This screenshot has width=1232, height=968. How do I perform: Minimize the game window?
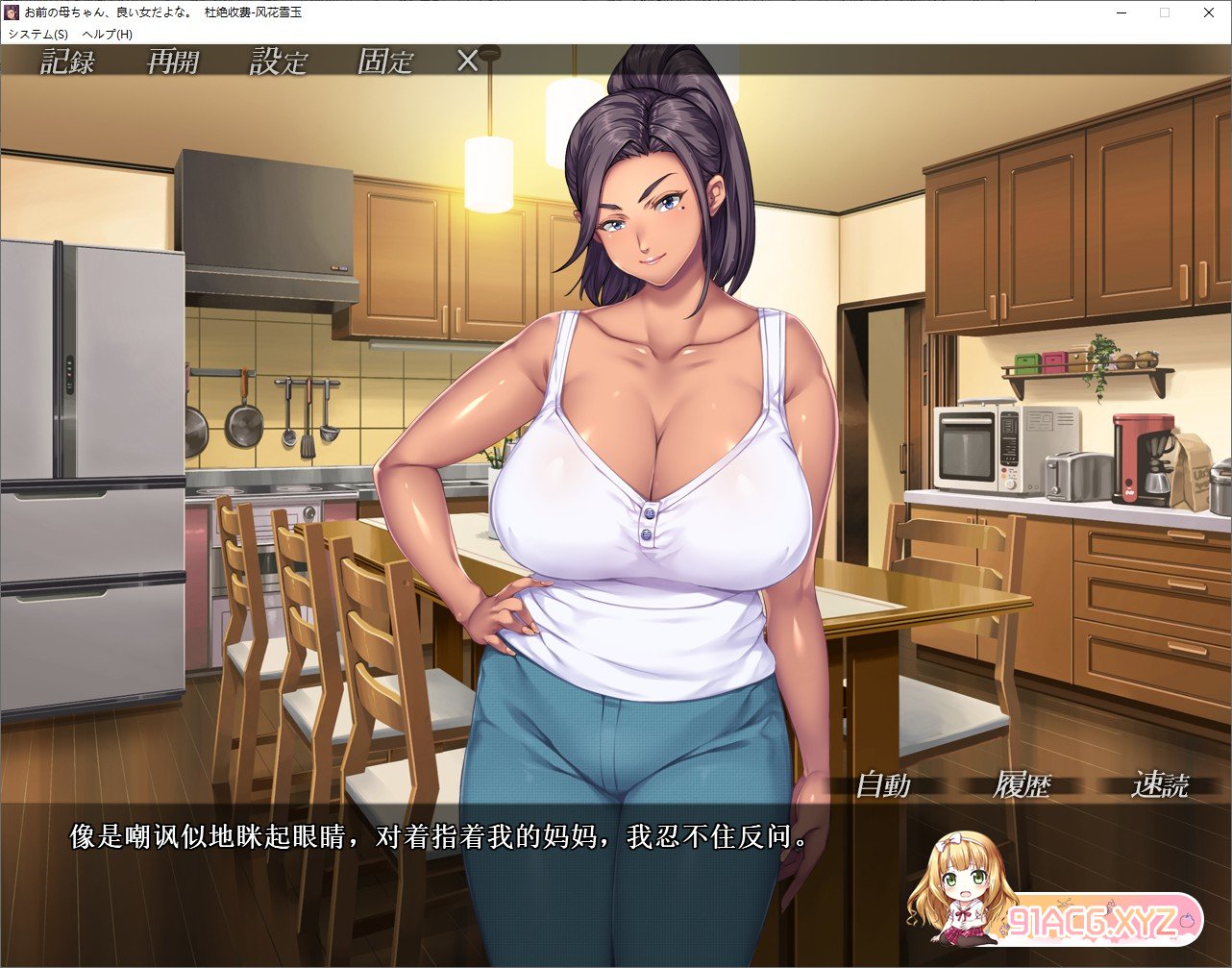[x=1121, y=12]
